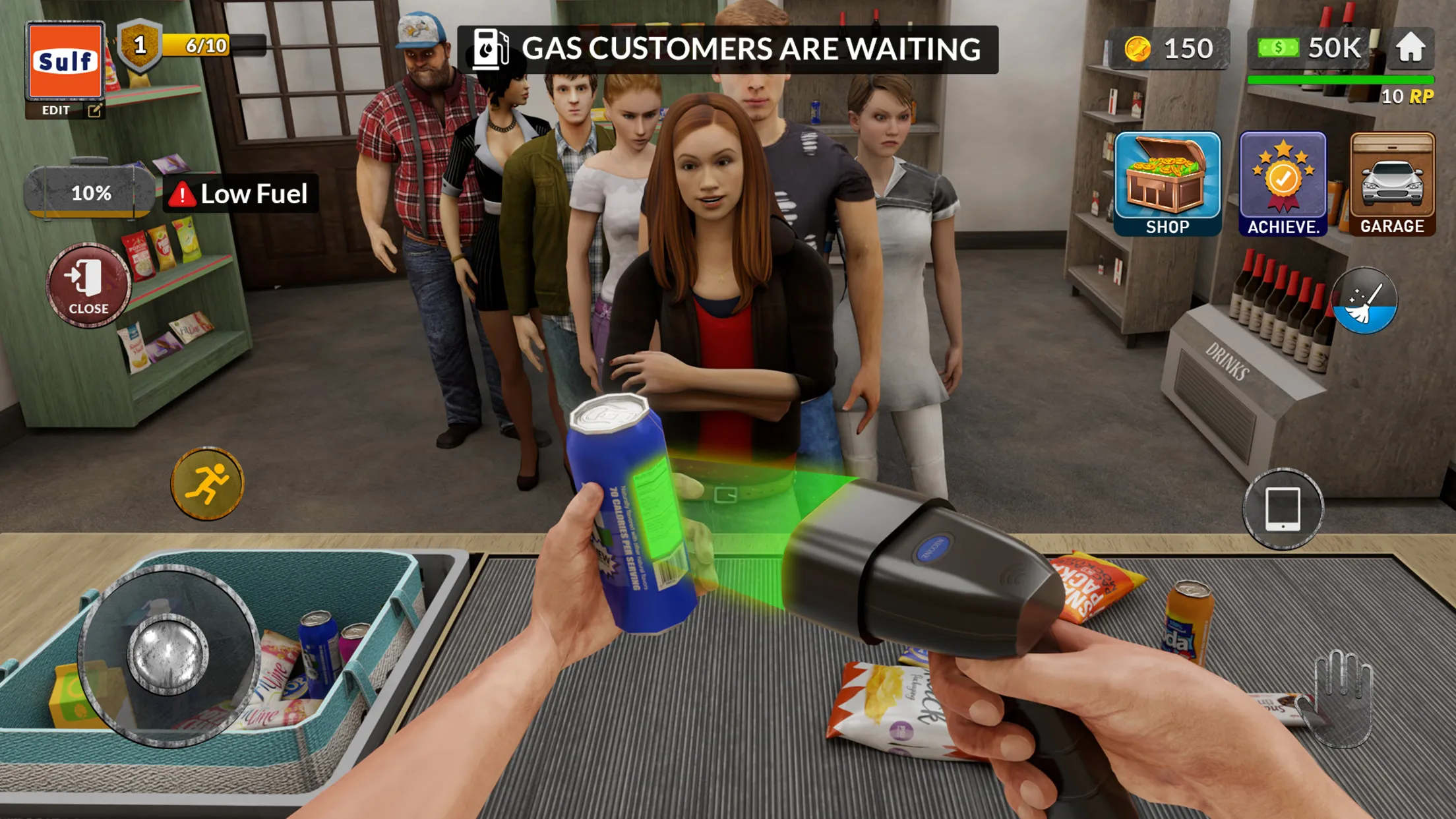
Task: Tap the Low Fuel warning alert
Action: coord(241,193)
